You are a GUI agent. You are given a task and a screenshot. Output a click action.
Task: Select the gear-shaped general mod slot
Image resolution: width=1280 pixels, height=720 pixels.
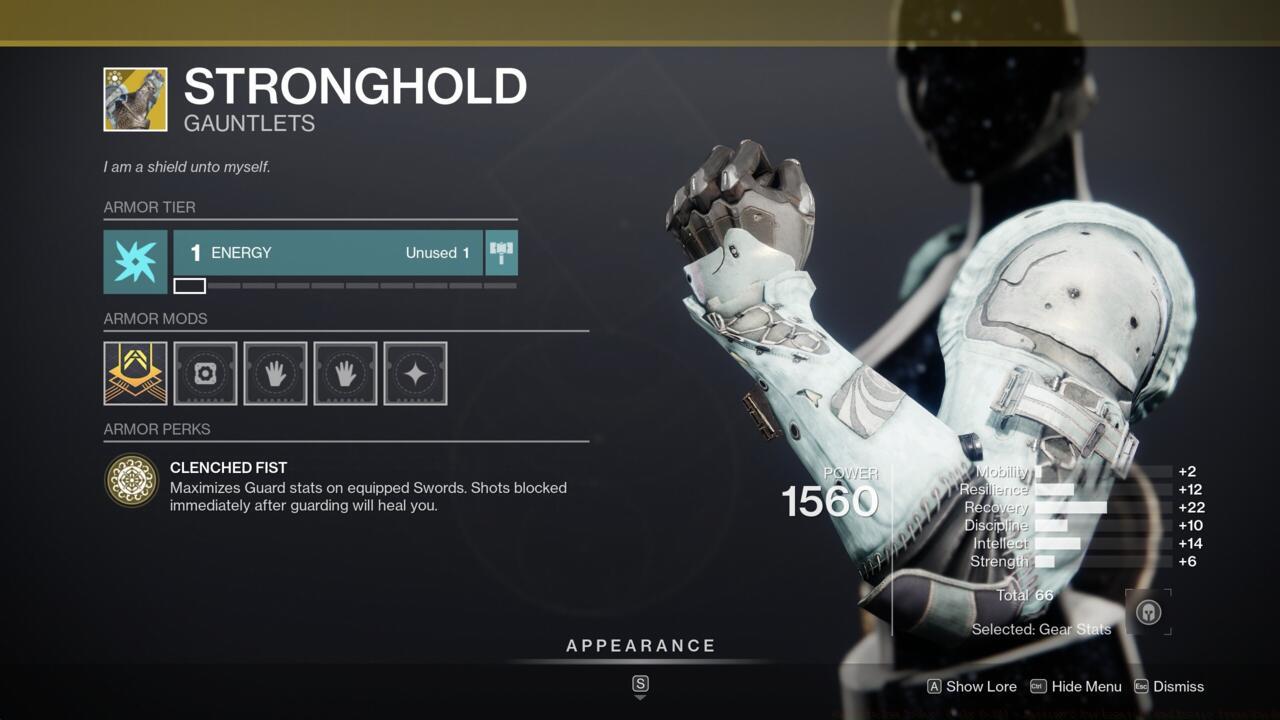pyautogui.click(x=205, y=373)
